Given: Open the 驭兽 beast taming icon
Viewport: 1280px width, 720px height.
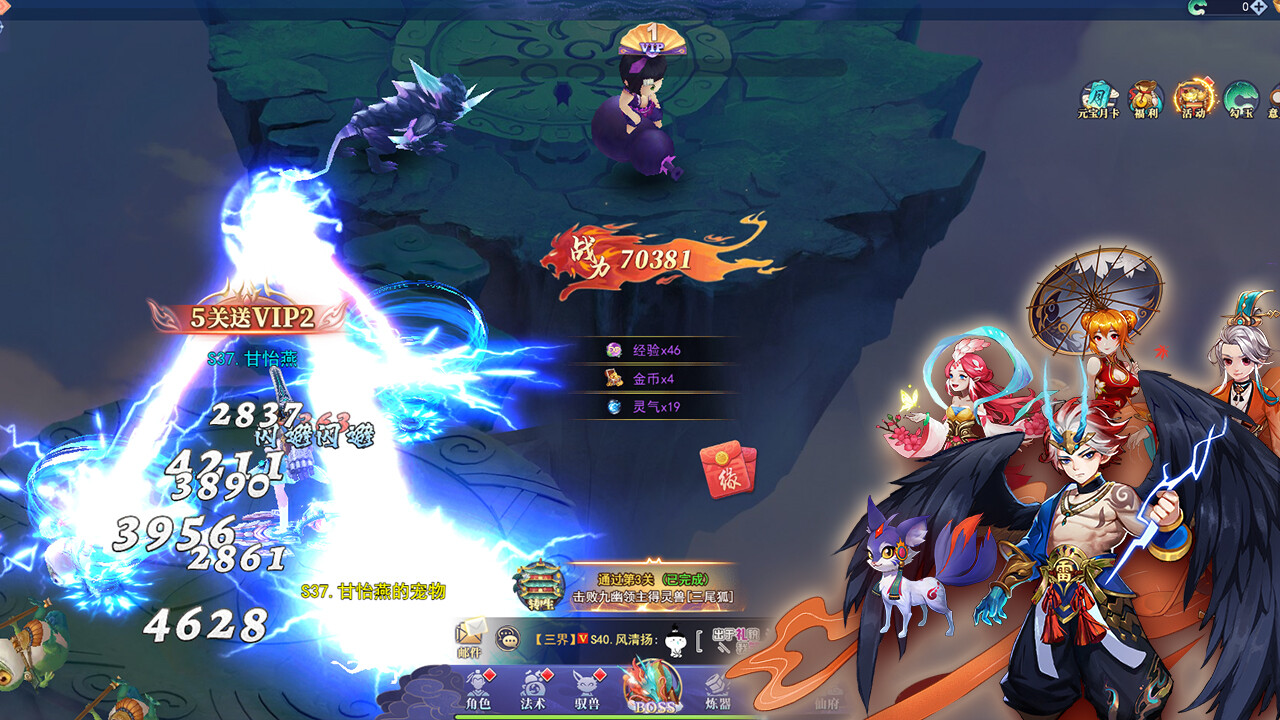Looking at the screenshot, I should click(x=587, y=688).
